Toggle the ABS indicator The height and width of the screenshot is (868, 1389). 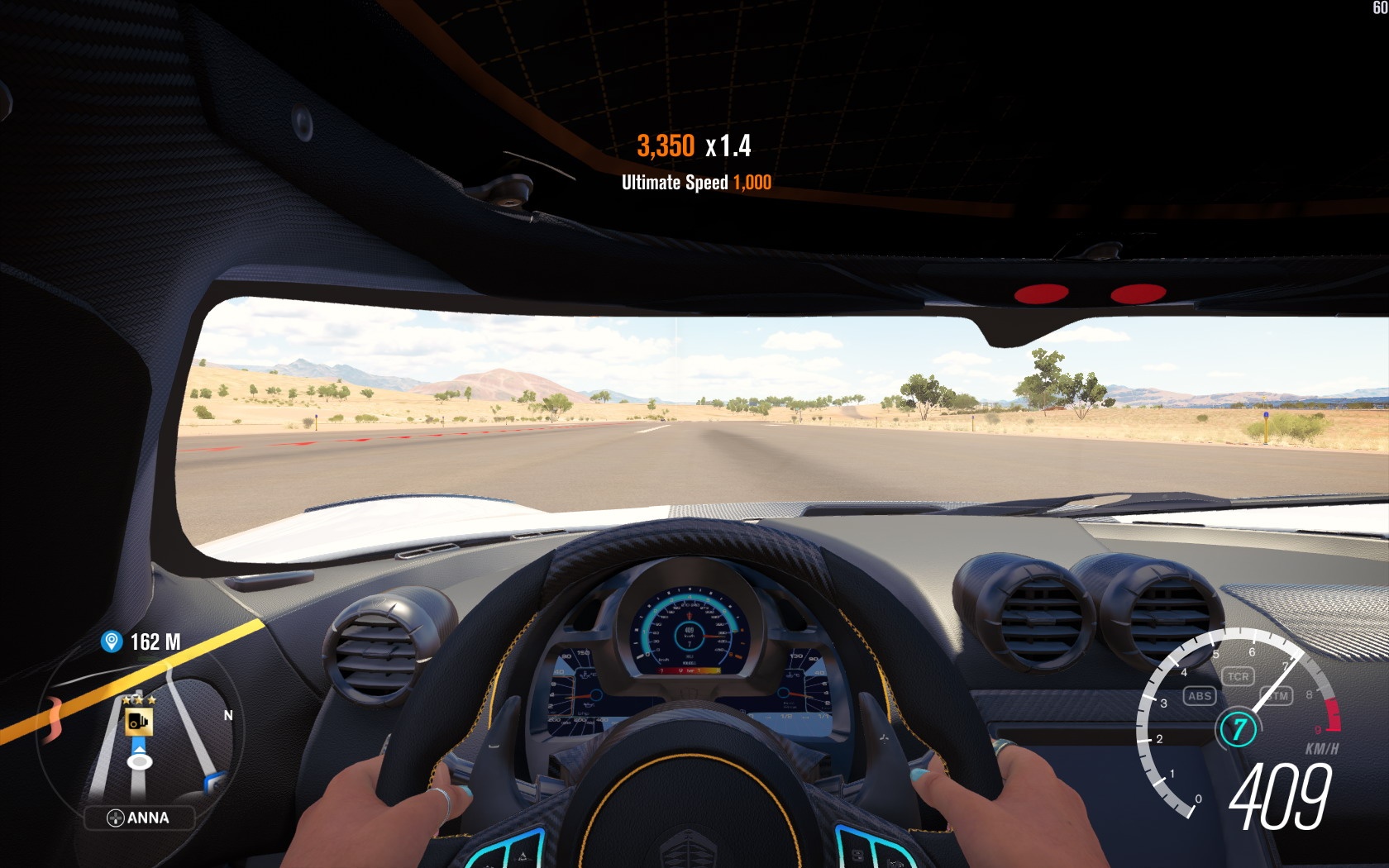[1199, 696]
